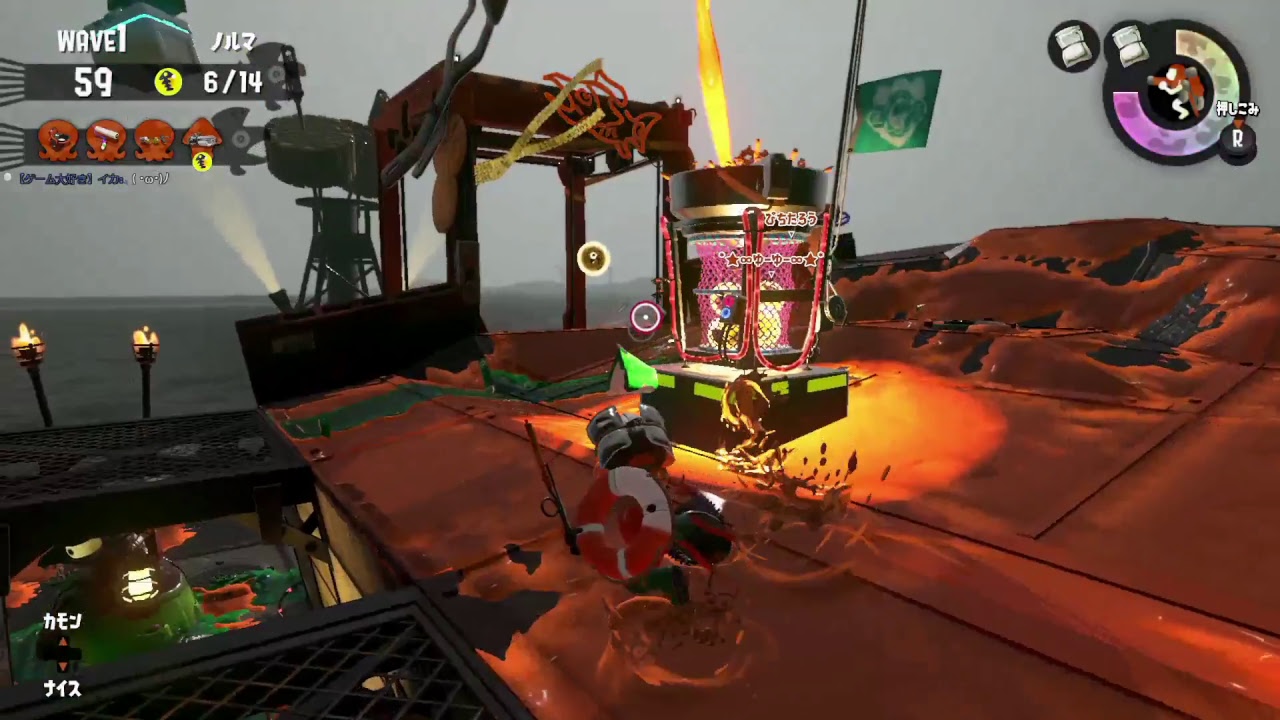Click the orange arrow above the R button

click(1239, 122)
